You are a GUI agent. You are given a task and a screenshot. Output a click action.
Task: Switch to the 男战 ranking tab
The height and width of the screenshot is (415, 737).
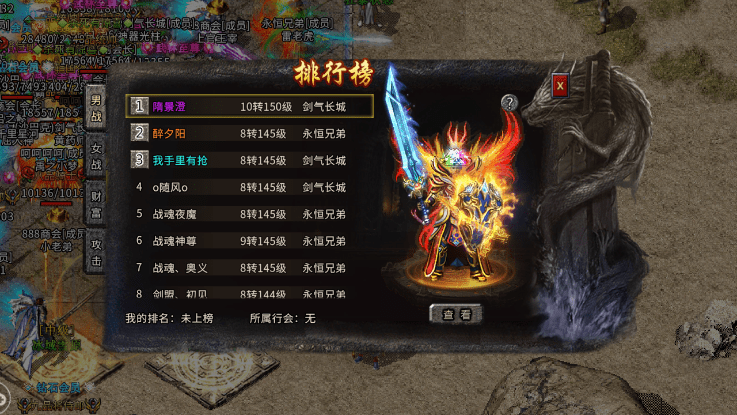96,109
